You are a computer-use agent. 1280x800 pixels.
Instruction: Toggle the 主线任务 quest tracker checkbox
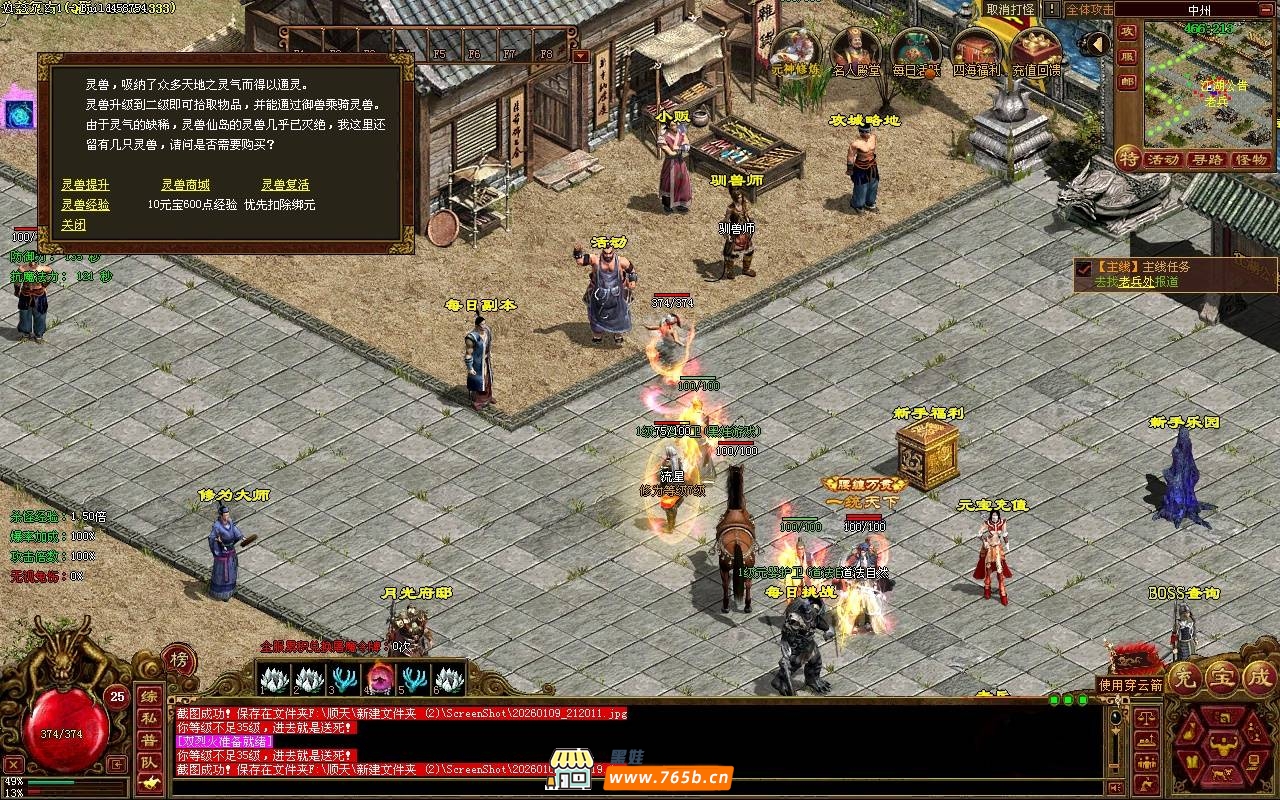point(1083,268)
